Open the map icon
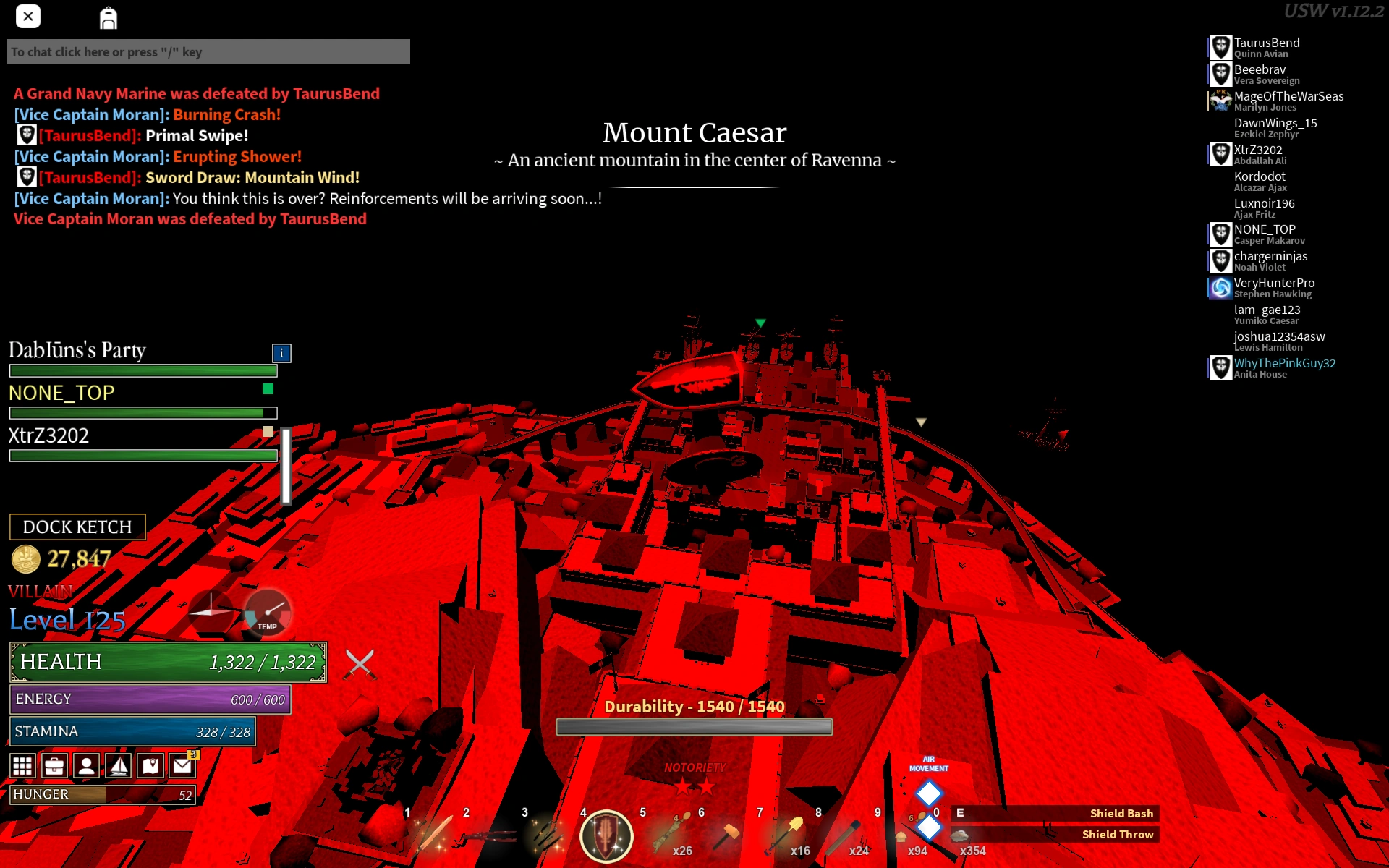Viewport: 1389px width, 868px height. 150,765
